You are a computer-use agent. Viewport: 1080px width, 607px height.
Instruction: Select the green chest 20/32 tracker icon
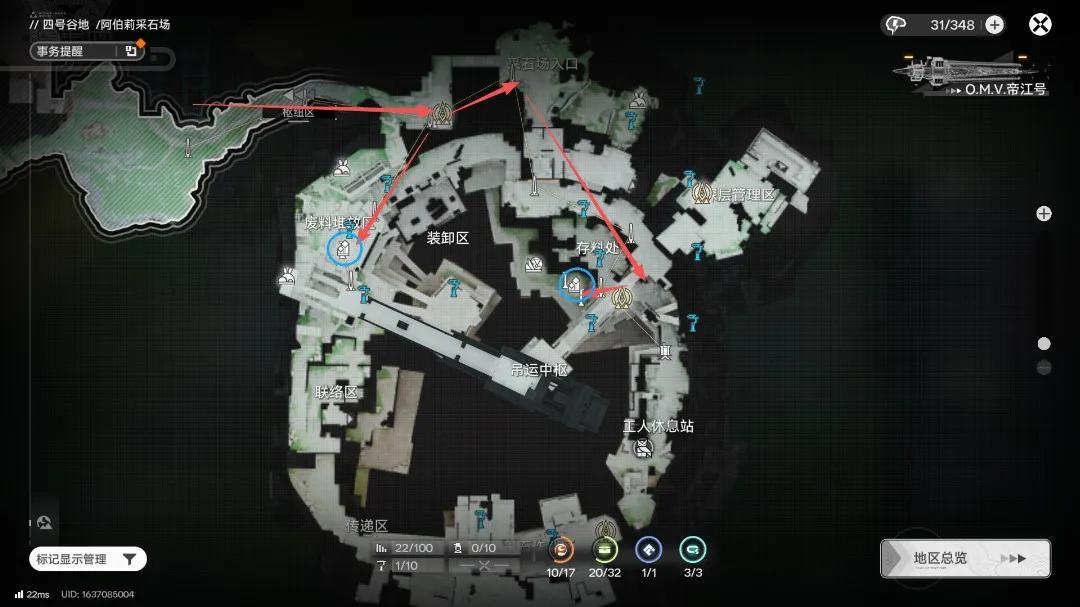pos(605,550)
